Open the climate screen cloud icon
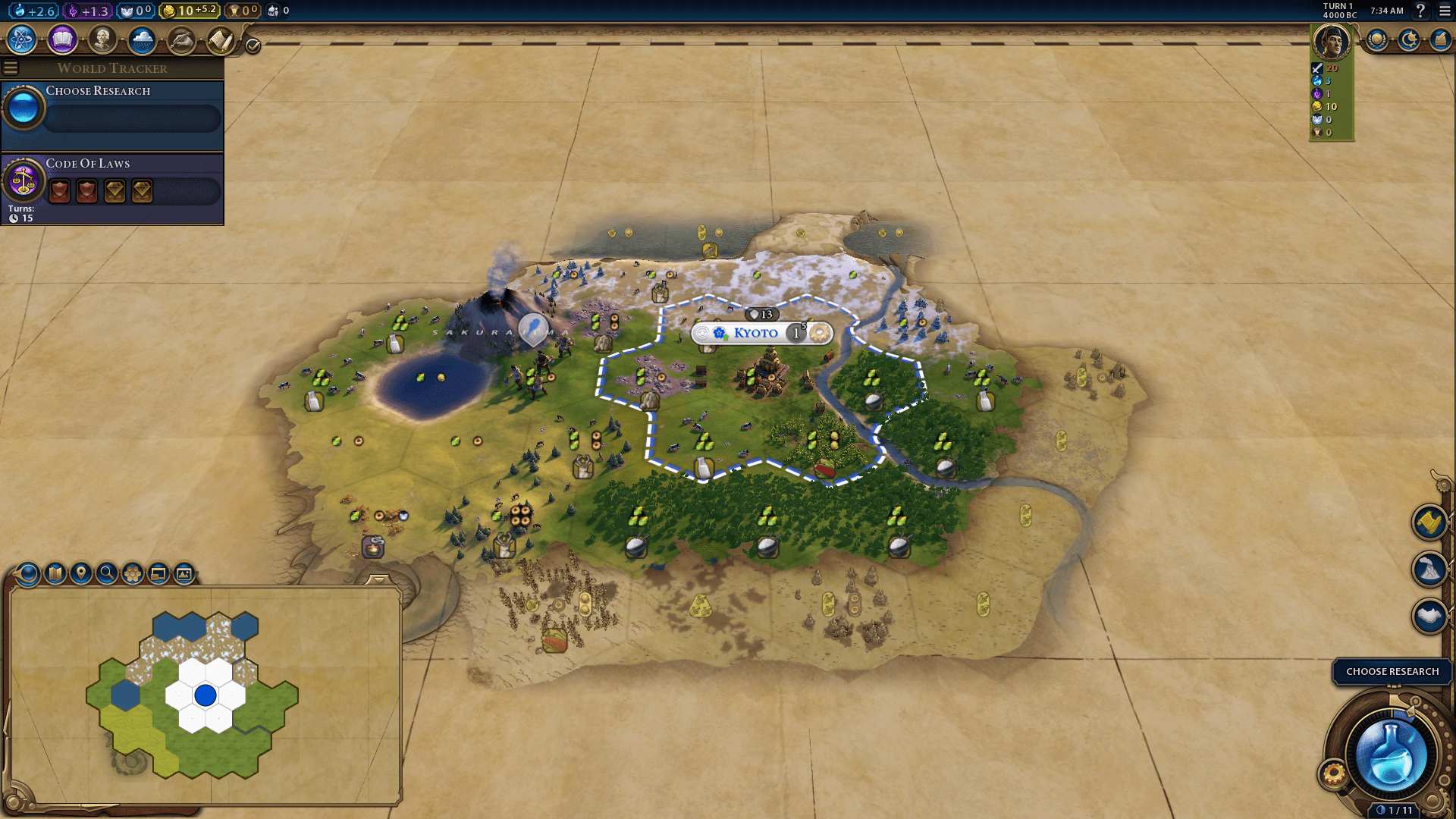This screenshot has height=819, width=1456. point(143,40)
